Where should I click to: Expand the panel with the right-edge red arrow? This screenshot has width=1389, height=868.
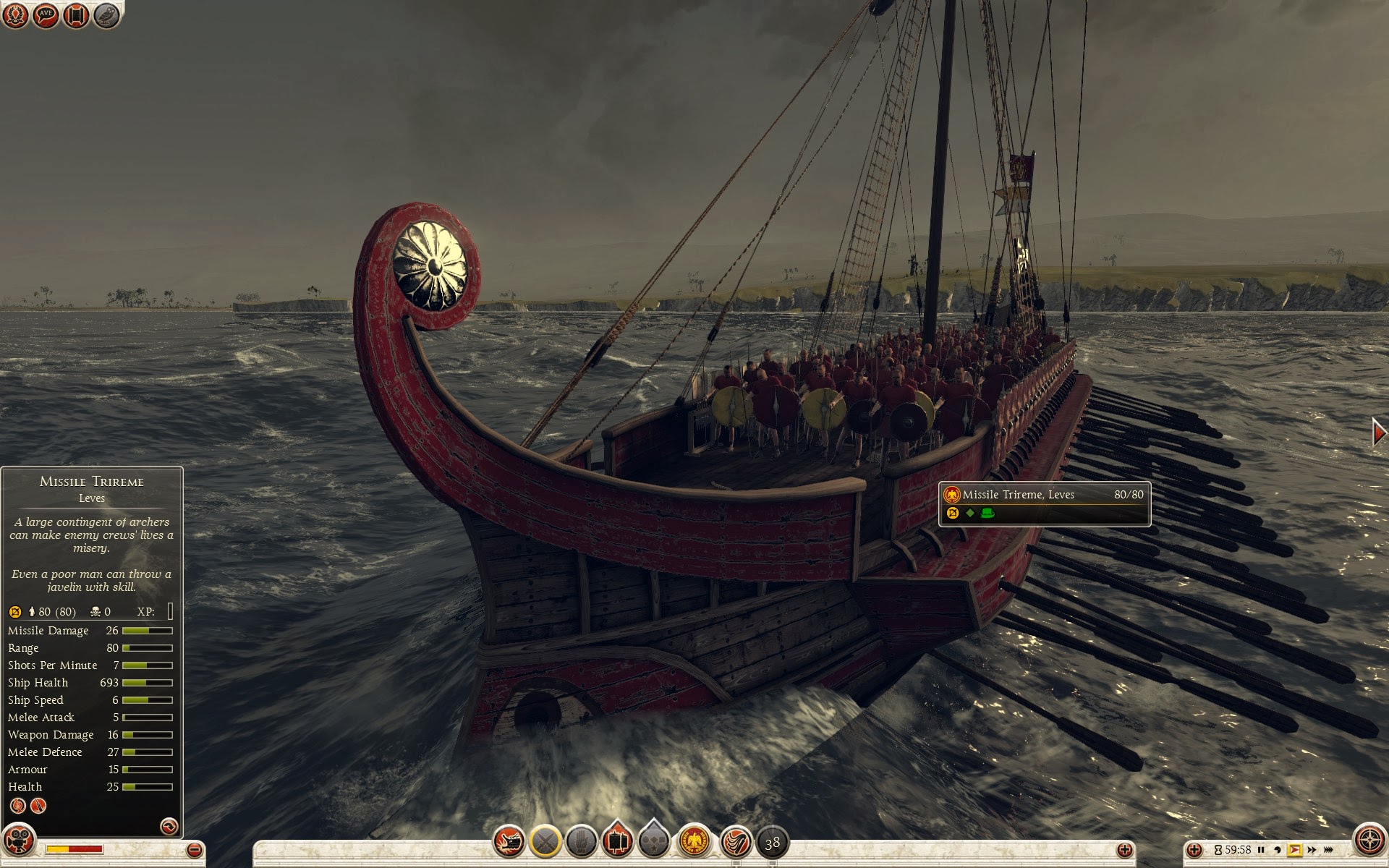(1379, 433)
